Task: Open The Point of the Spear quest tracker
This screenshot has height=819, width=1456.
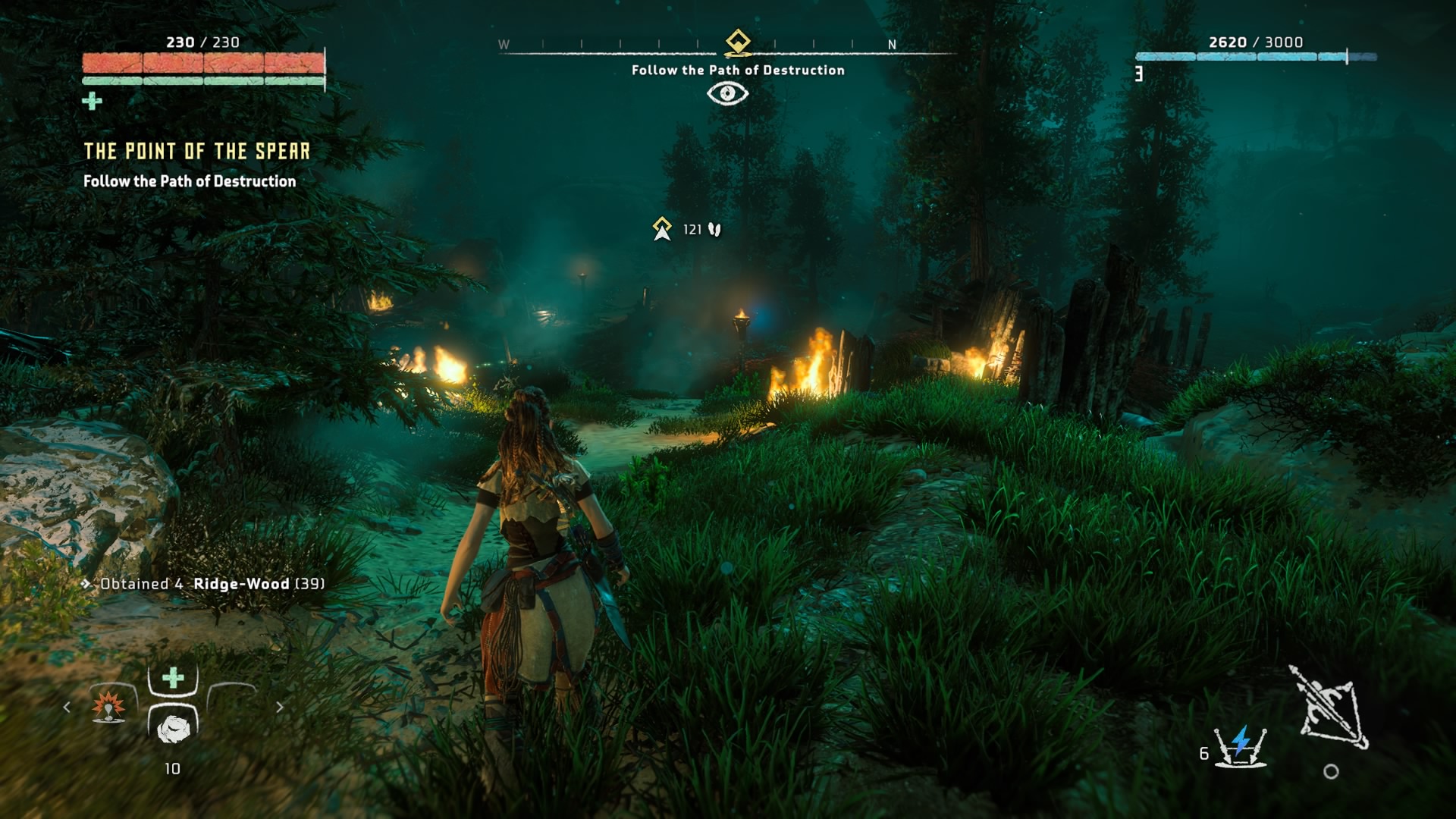Action: pos(196,152)
